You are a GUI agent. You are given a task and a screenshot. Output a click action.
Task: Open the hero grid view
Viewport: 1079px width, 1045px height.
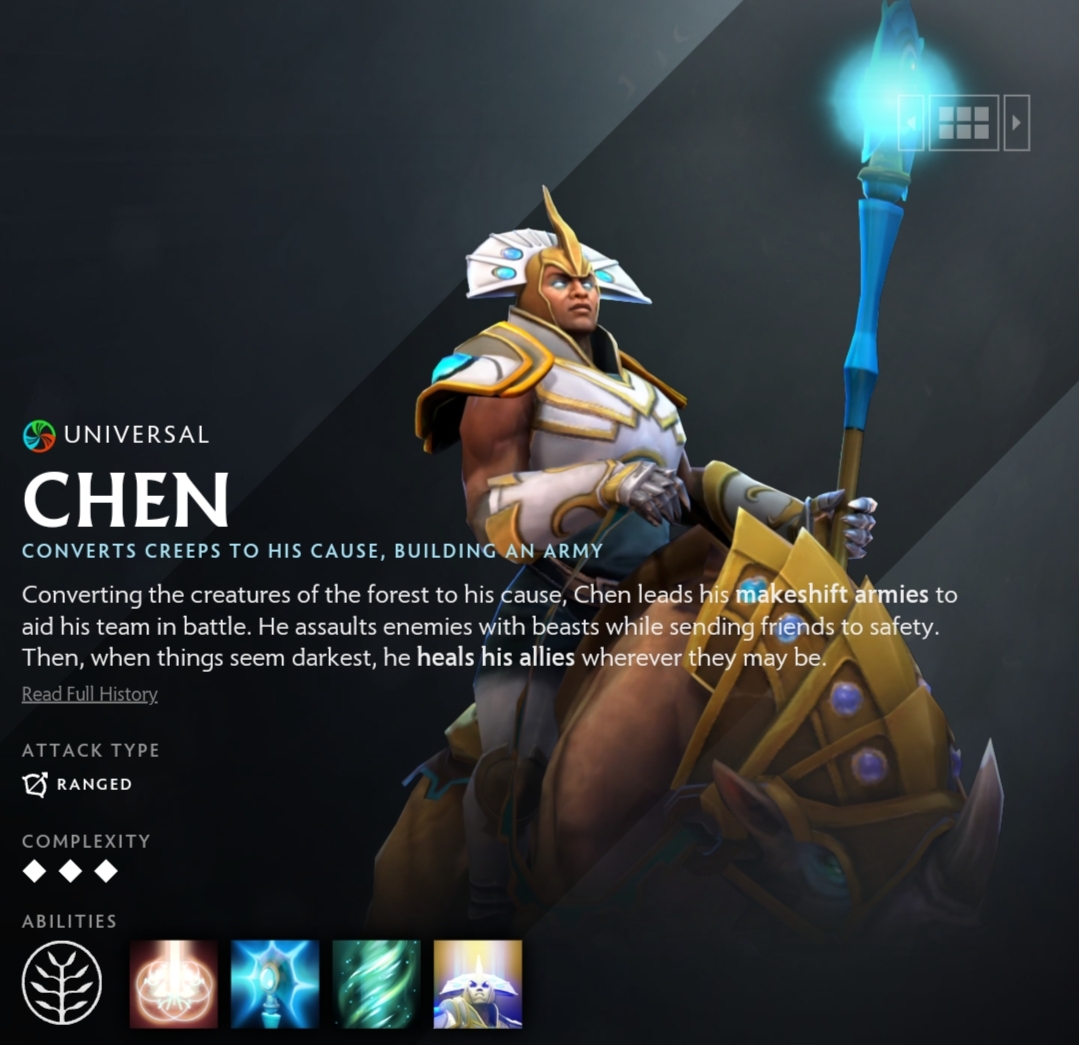(963, 123)
